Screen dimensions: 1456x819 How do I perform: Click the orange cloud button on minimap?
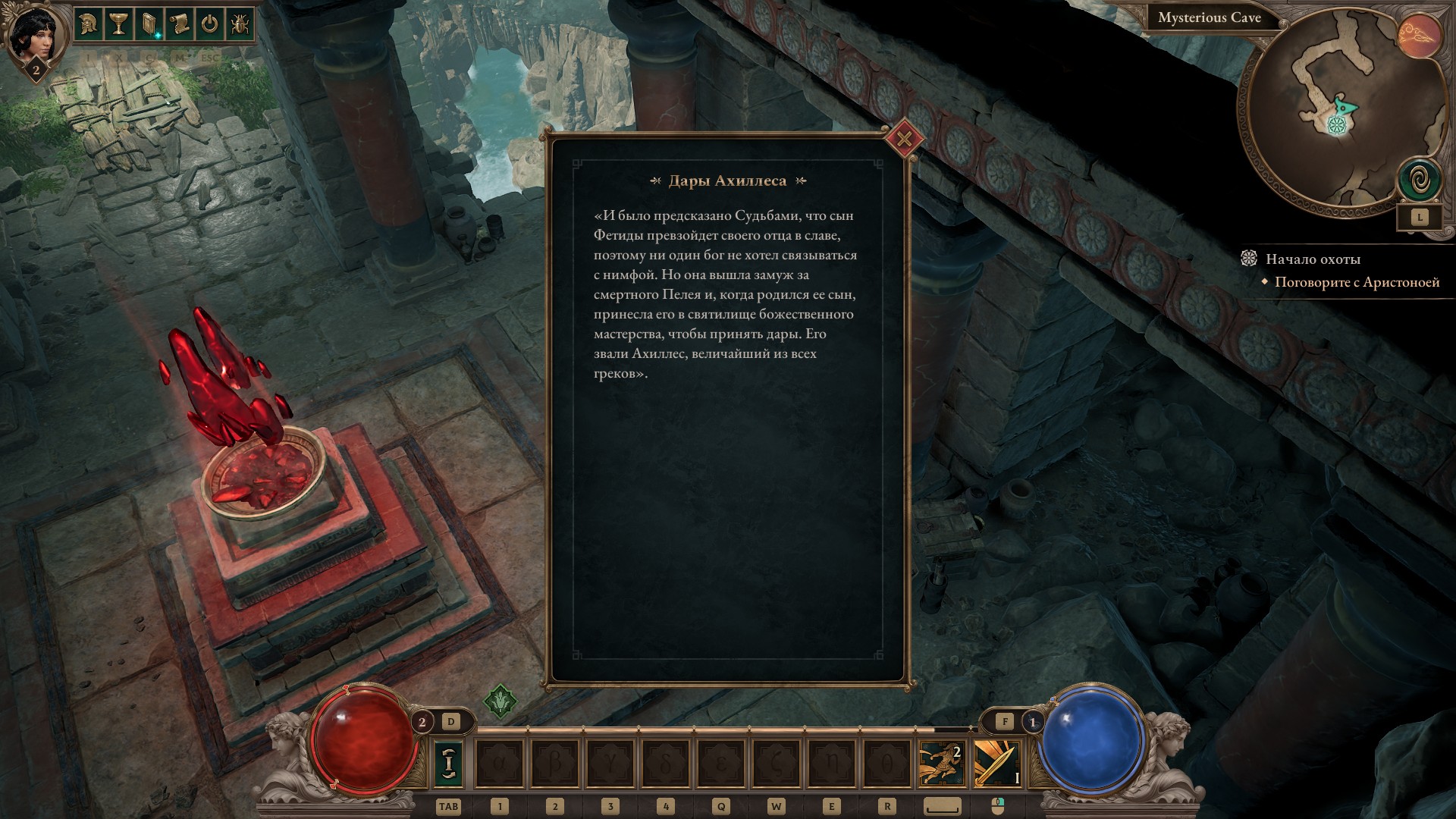click(1419, 36)
